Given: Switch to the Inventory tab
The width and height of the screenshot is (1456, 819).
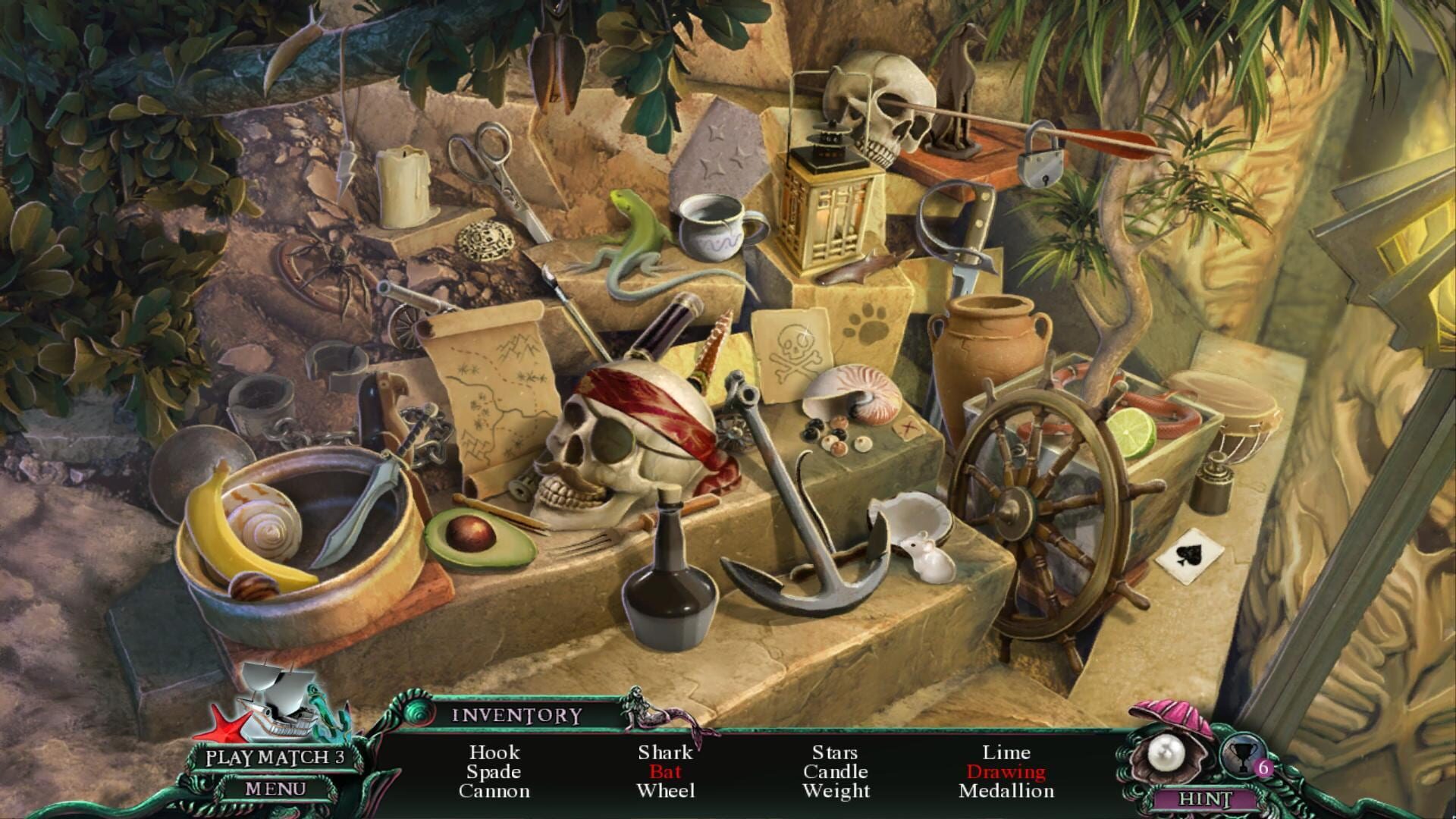Looking at the screenshot, I should pos(516,715).
